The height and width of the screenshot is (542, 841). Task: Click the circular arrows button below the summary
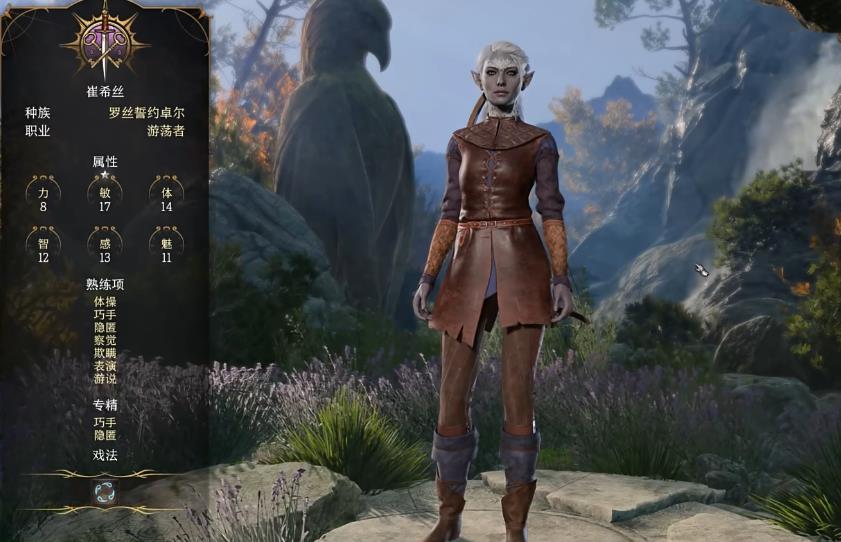tap(105, 491)
